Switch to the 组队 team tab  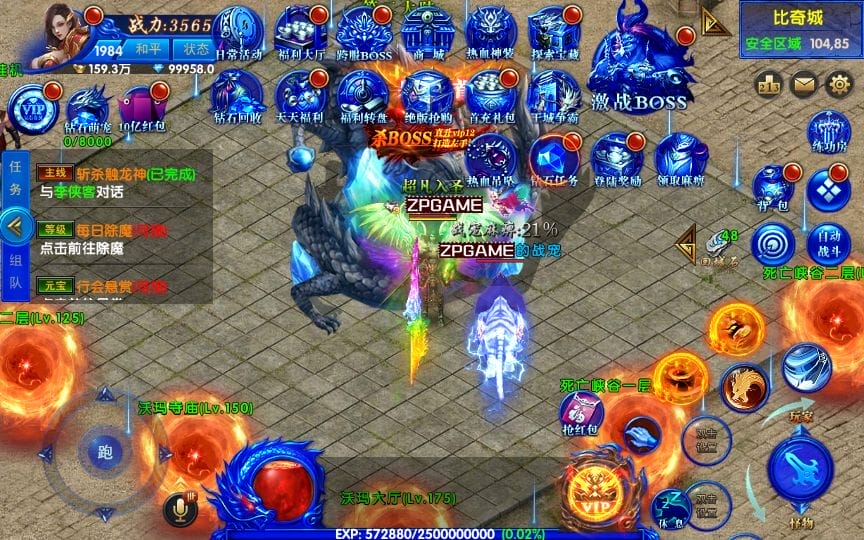[x=14, y=271]
